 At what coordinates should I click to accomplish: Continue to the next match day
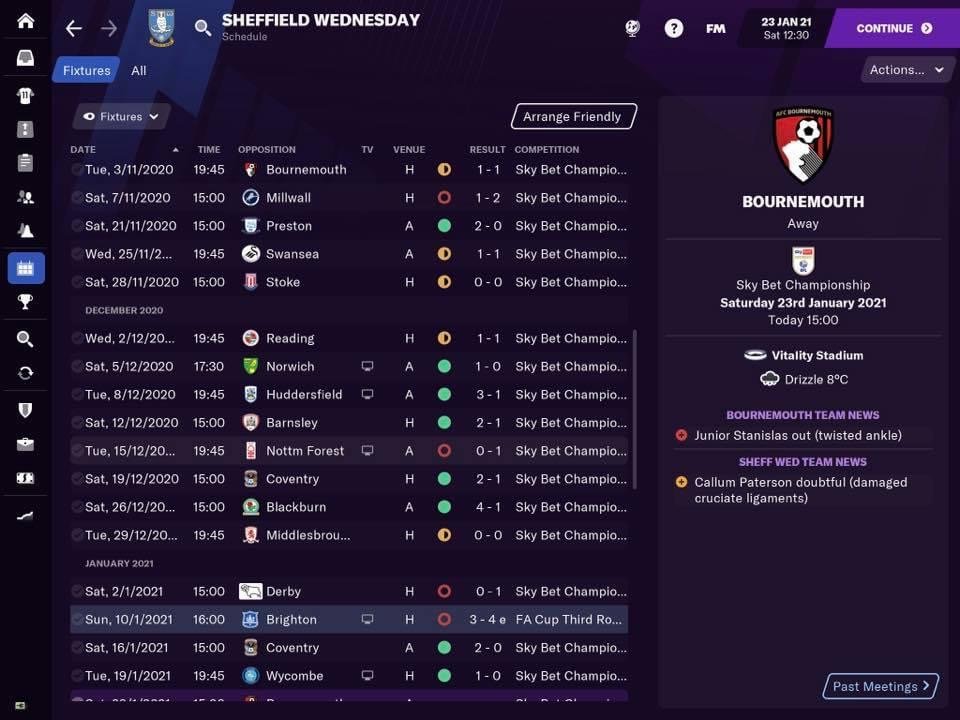tap(894, 28)
